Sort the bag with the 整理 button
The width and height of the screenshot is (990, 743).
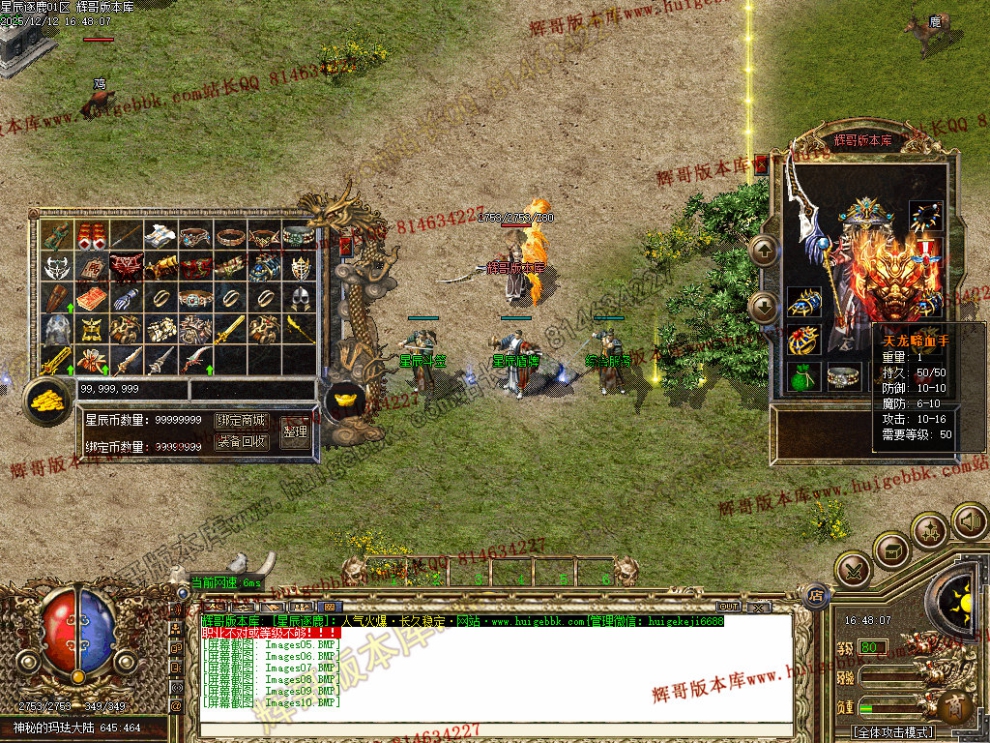(x=294, y=431)
